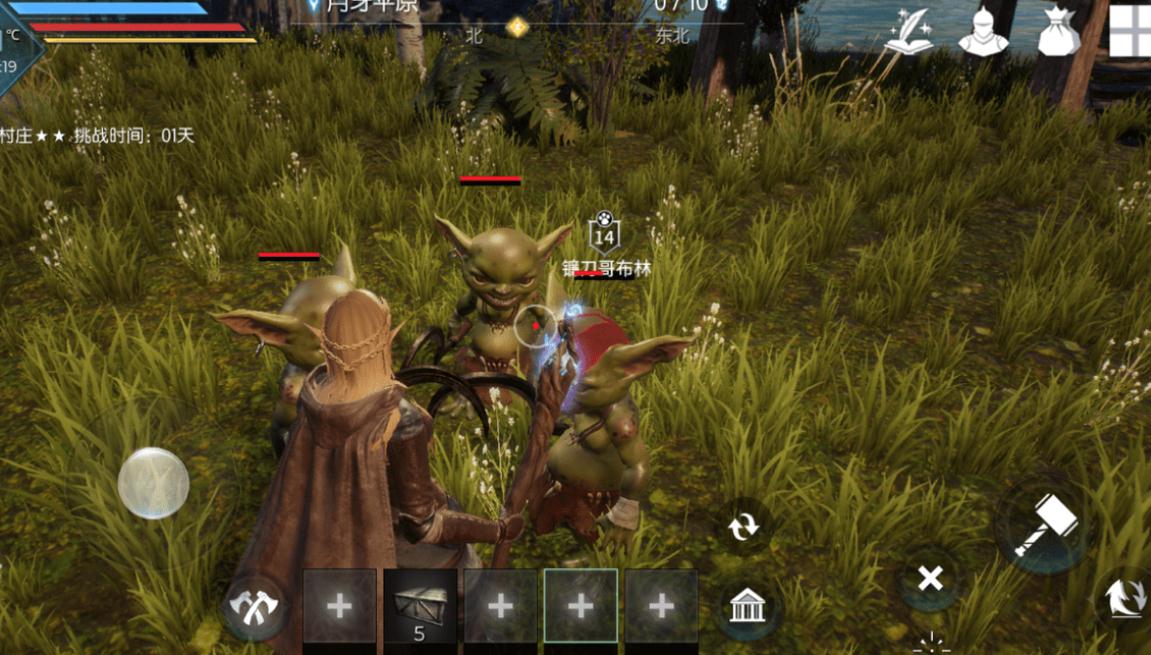The width and height of the screenshot is (1151, 655).
Task: Select the highlighted empty hotbar slot
Action: (580, 606)
